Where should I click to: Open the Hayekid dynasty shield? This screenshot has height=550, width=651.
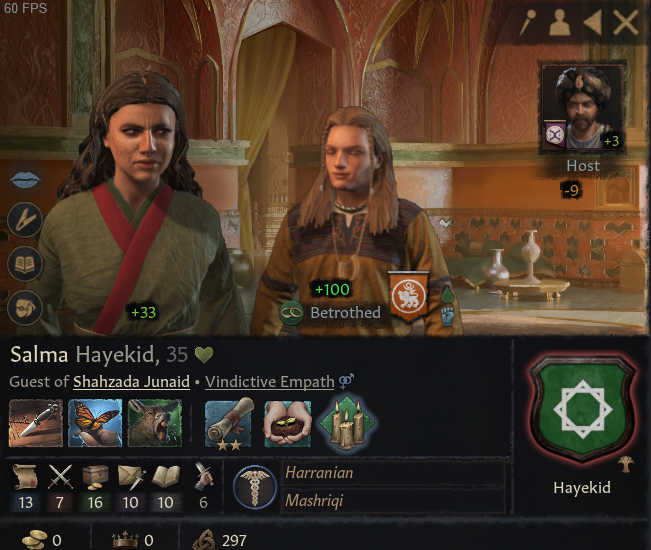tap(582, 410)
